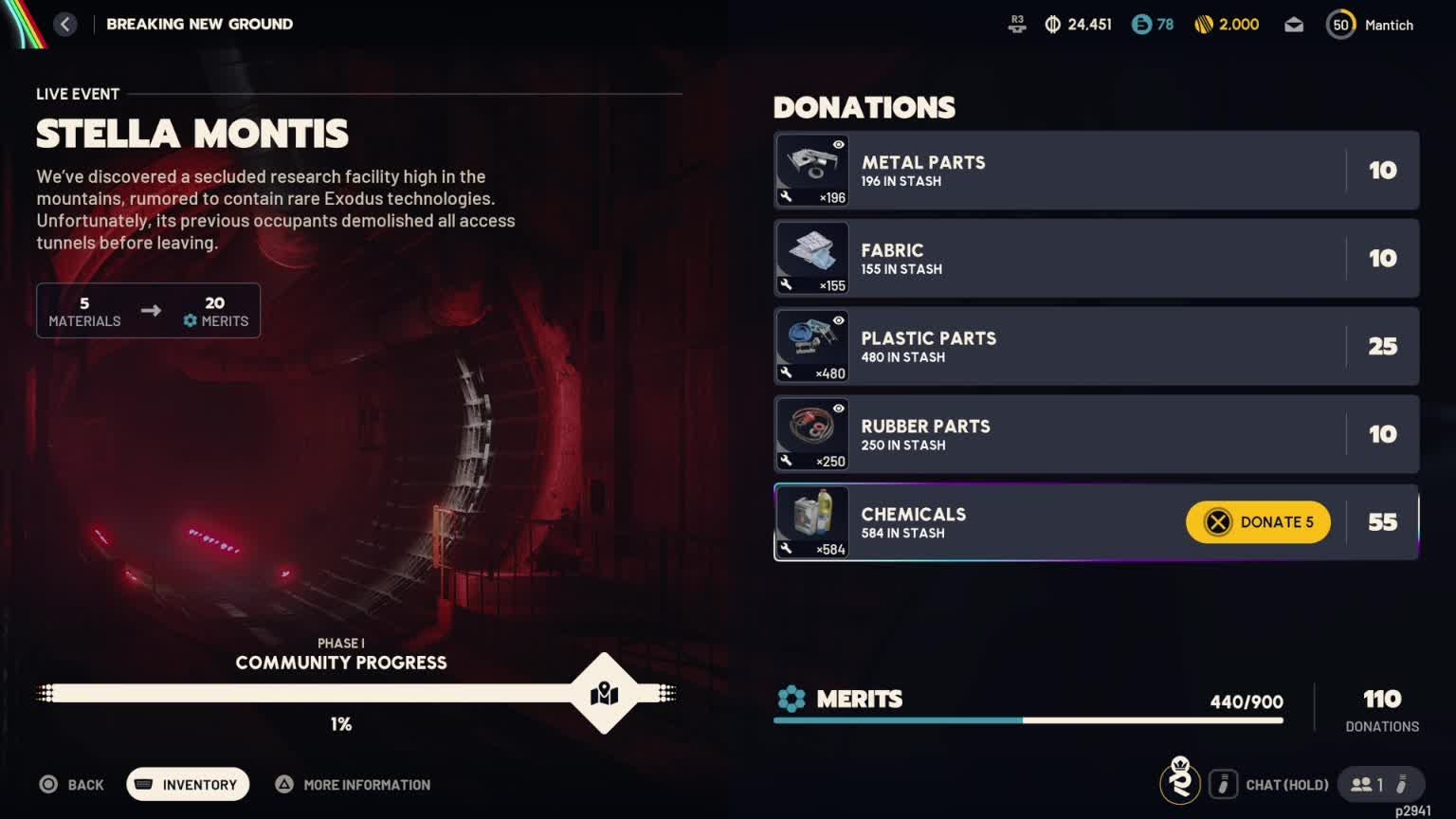1456x819 pixels.
Task: Donate 5 Chemicals
Action: pyautogui.click(x=1258, y=522)
